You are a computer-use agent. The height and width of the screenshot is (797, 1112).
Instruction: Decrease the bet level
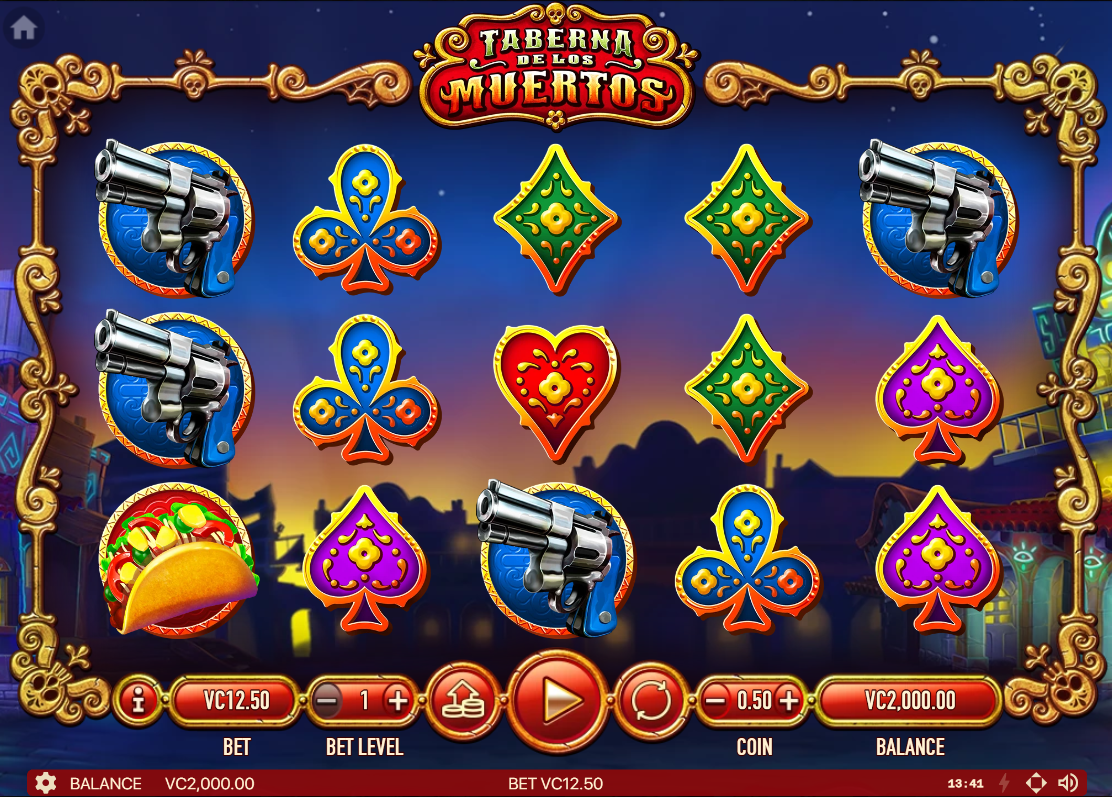pos(327,700)
